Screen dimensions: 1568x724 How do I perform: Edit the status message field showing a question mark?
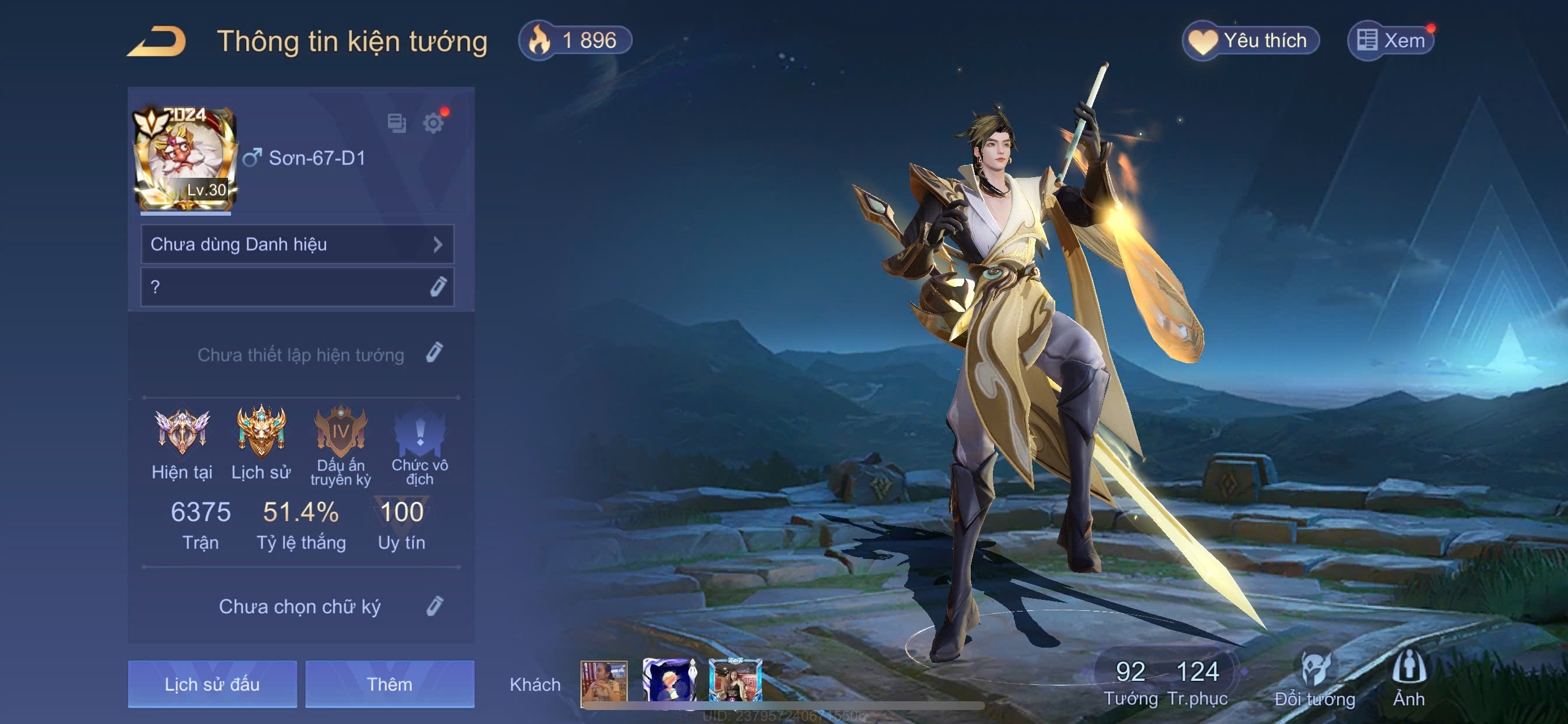pyautogui.click(x=297, y=287)
